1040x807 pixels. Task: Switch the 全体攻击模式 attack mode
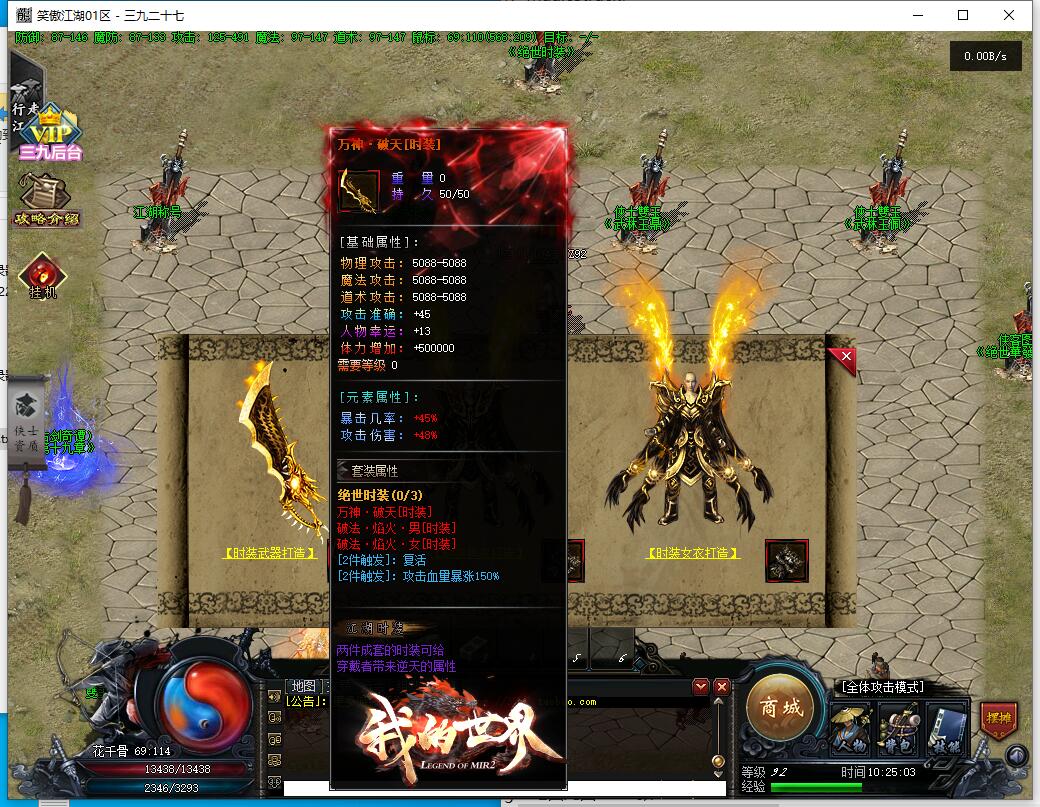[x=881, y=687]
